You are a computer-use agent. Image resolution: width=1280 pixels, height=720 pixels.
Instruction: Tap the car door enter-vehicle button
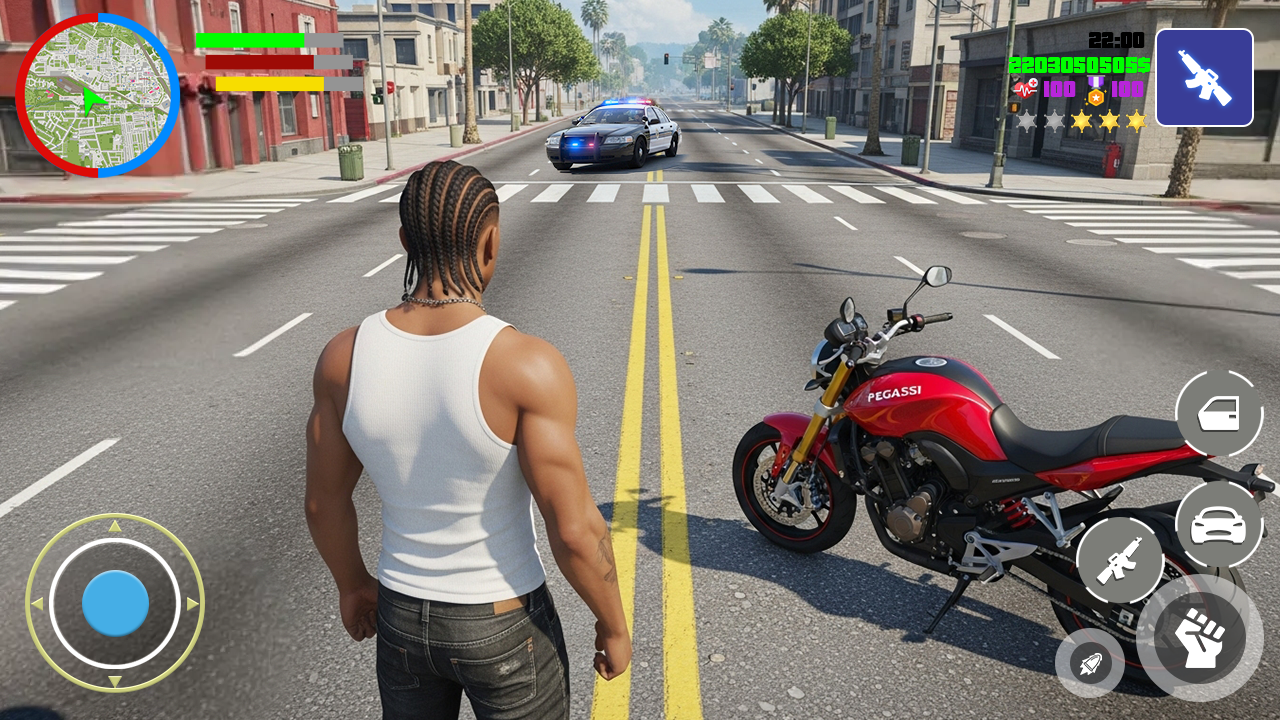coord(1218,413)
